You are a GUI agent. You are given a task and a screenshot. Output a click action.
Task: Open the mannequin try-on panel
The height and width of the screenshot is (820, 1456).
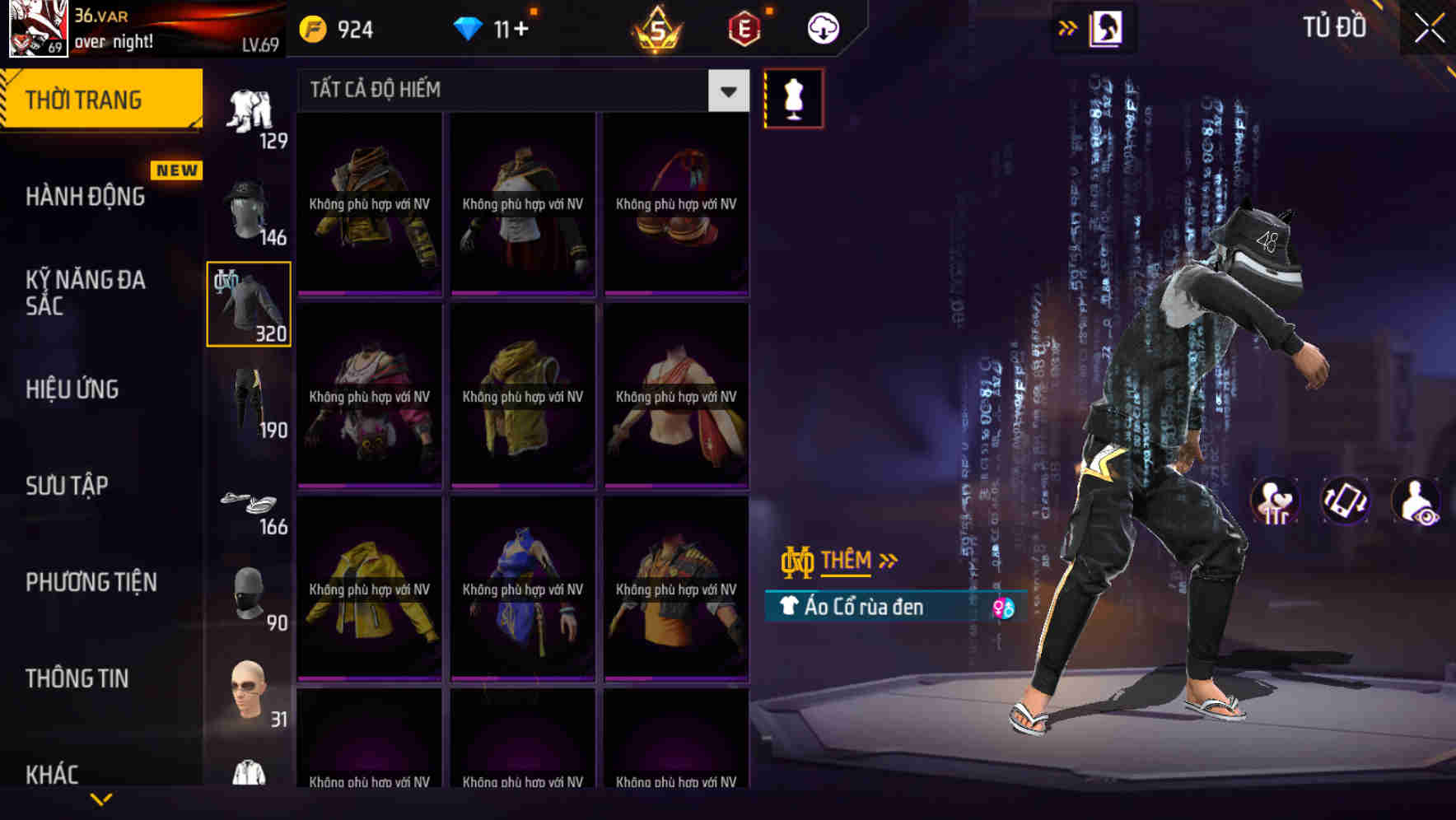pyautogui.click(x=793, y=98)
